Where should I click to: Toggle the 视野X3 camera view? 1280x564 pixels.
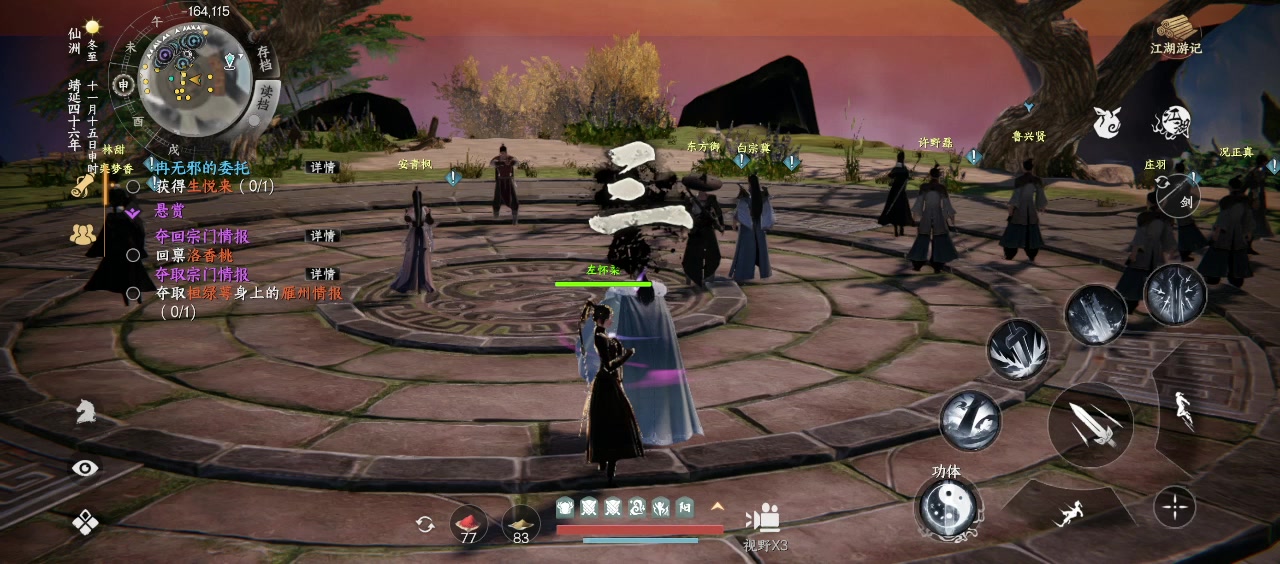point(766,524)
